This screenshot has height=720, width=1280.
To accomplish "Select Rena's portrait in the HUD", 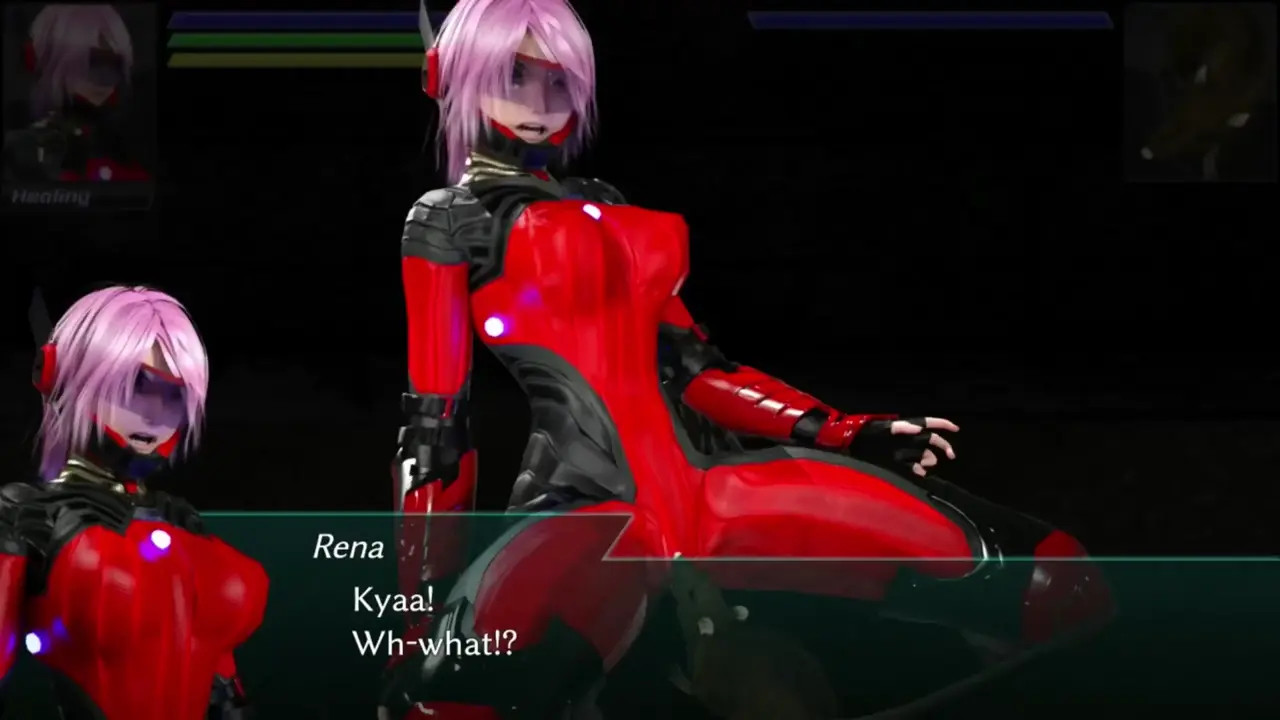I will click(80, 95).
